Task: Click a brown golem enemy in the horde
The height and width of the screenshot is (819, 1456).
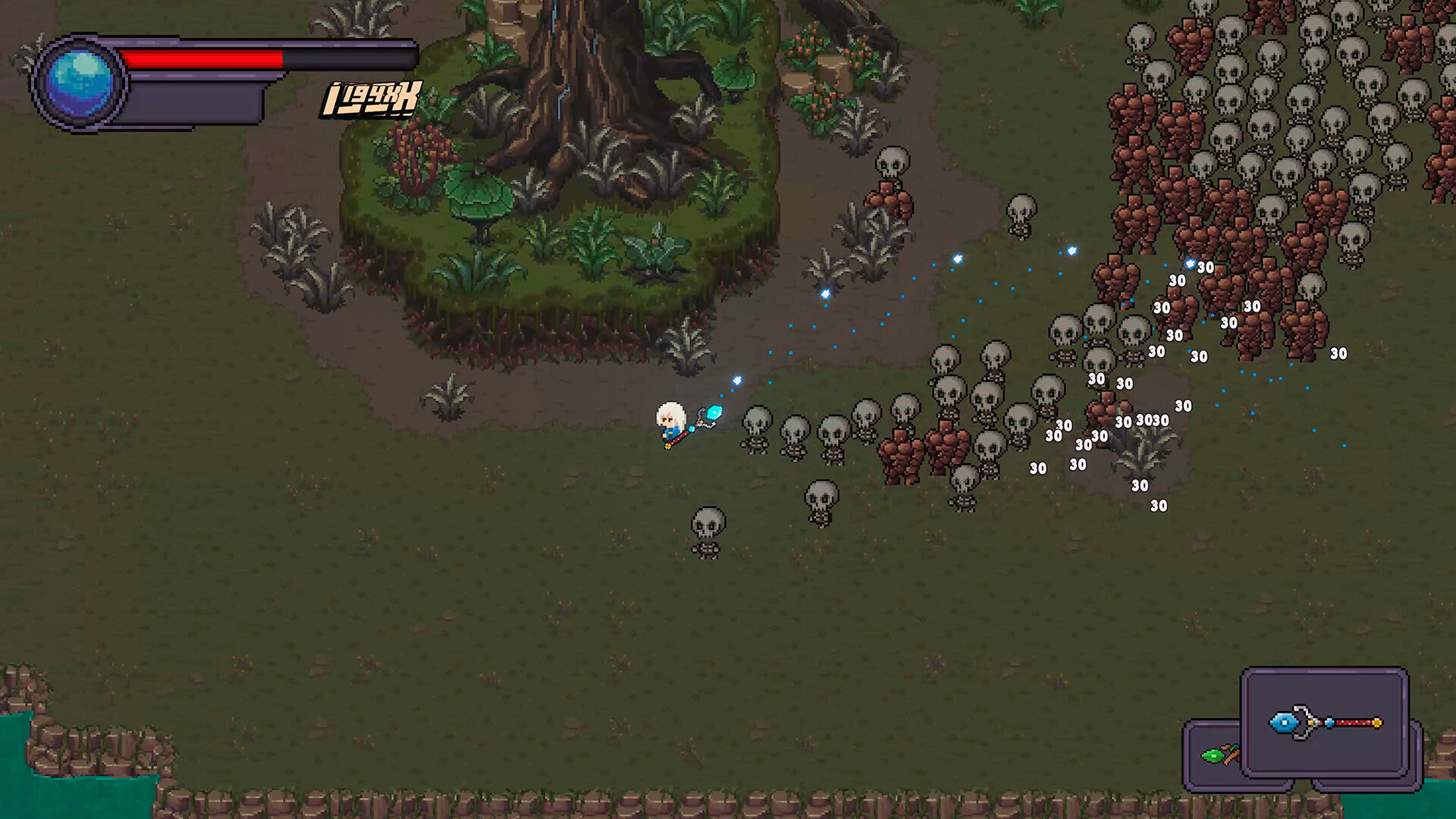Action: tap(899, 455)
